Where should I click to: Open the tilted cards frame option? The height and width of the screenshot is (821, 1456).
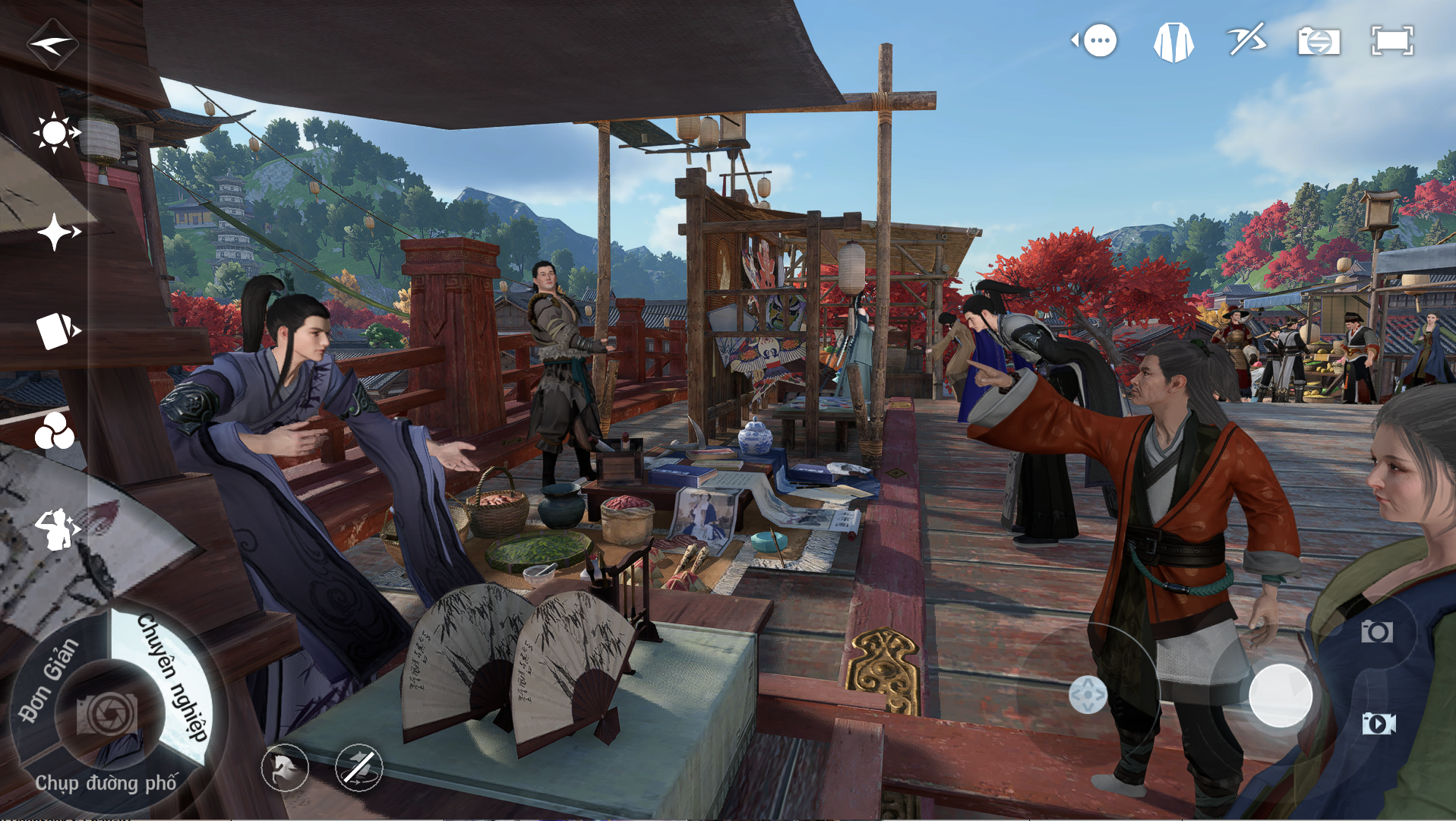click(57, 331)
